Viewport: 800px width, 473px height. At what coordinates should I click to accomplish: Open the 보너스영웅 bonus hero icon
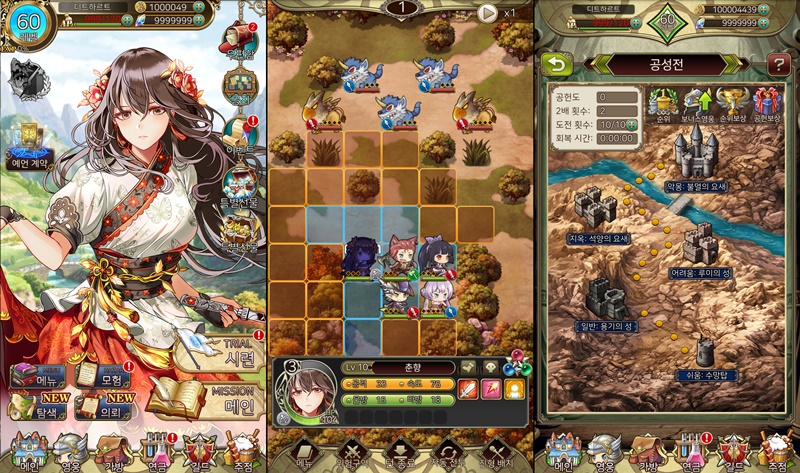(x=696, y=104)
